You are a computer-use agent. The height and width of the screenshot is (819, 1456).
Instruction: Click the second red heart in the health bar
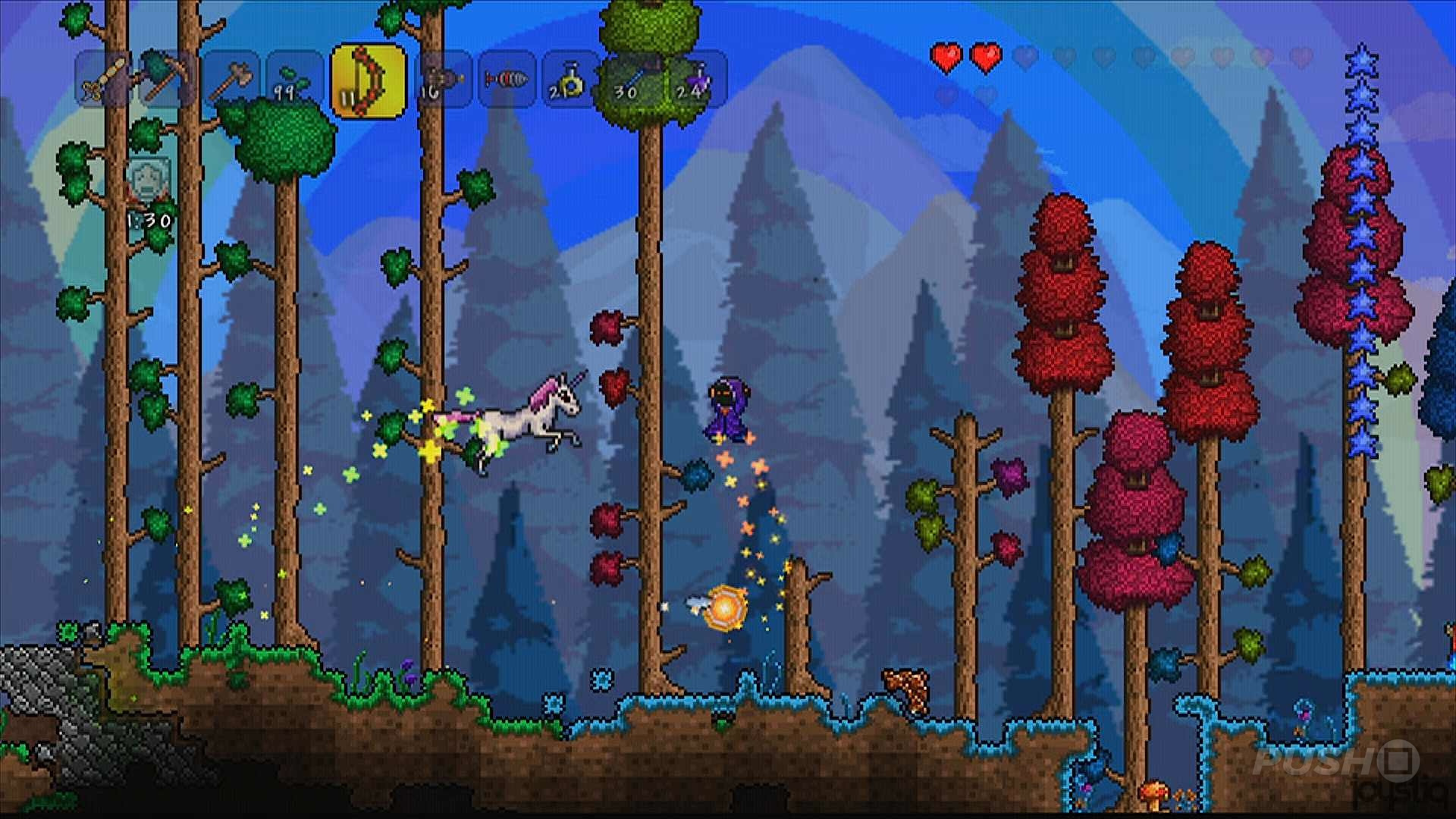(986, 55)
